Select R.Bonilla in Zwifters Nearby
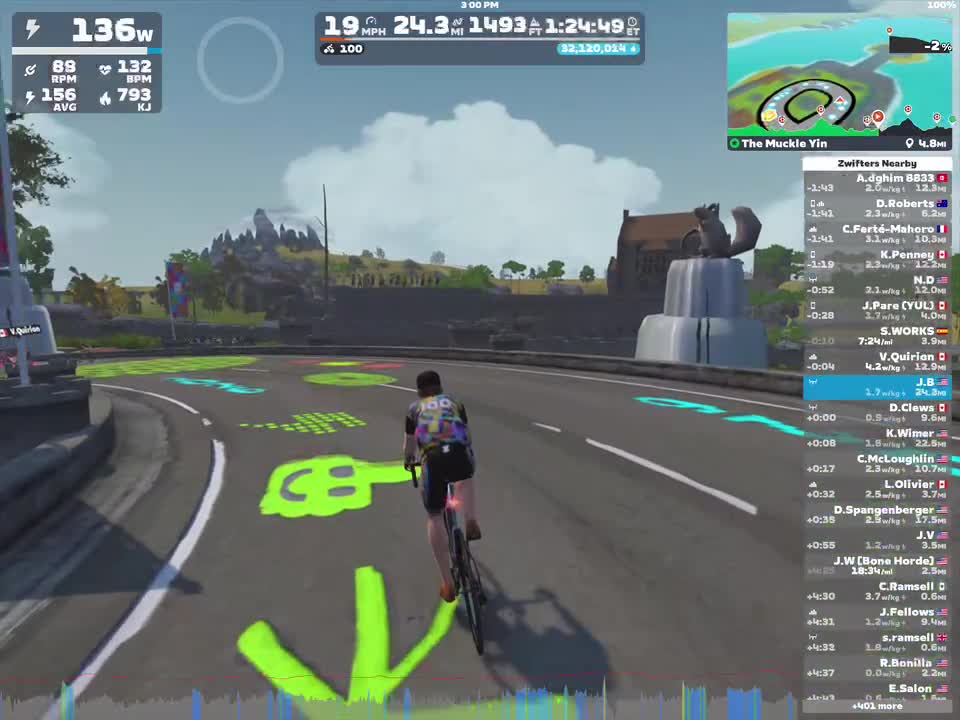960x720 pixels. coord(877,667)
